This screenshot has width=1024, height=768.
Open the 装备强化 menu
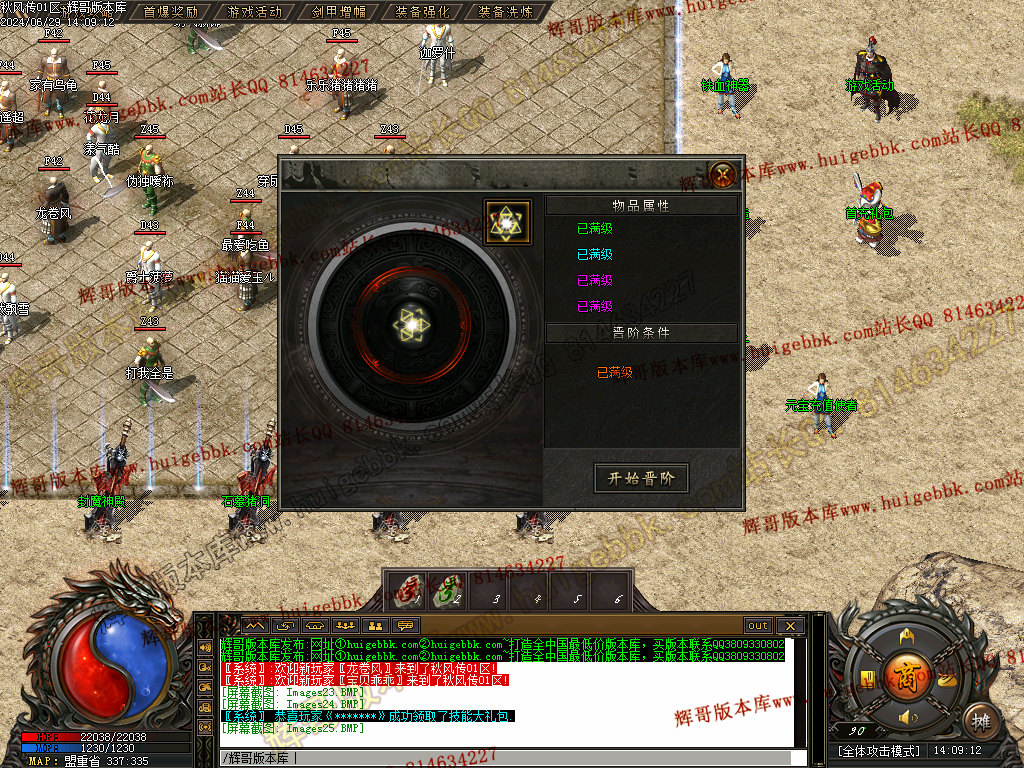click(x=421, y=12)
